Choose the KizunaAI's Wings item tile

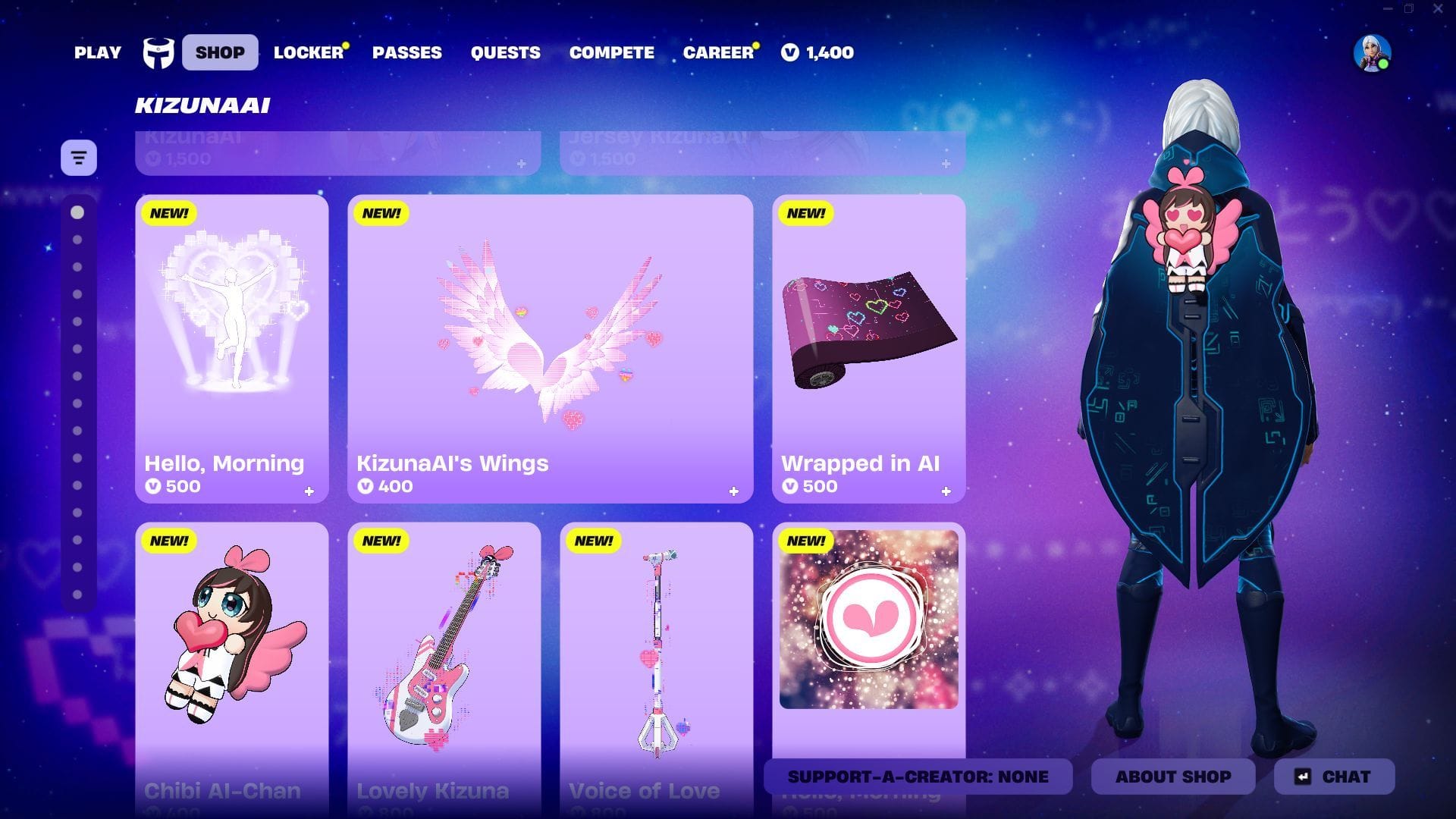tap(550, 349)
